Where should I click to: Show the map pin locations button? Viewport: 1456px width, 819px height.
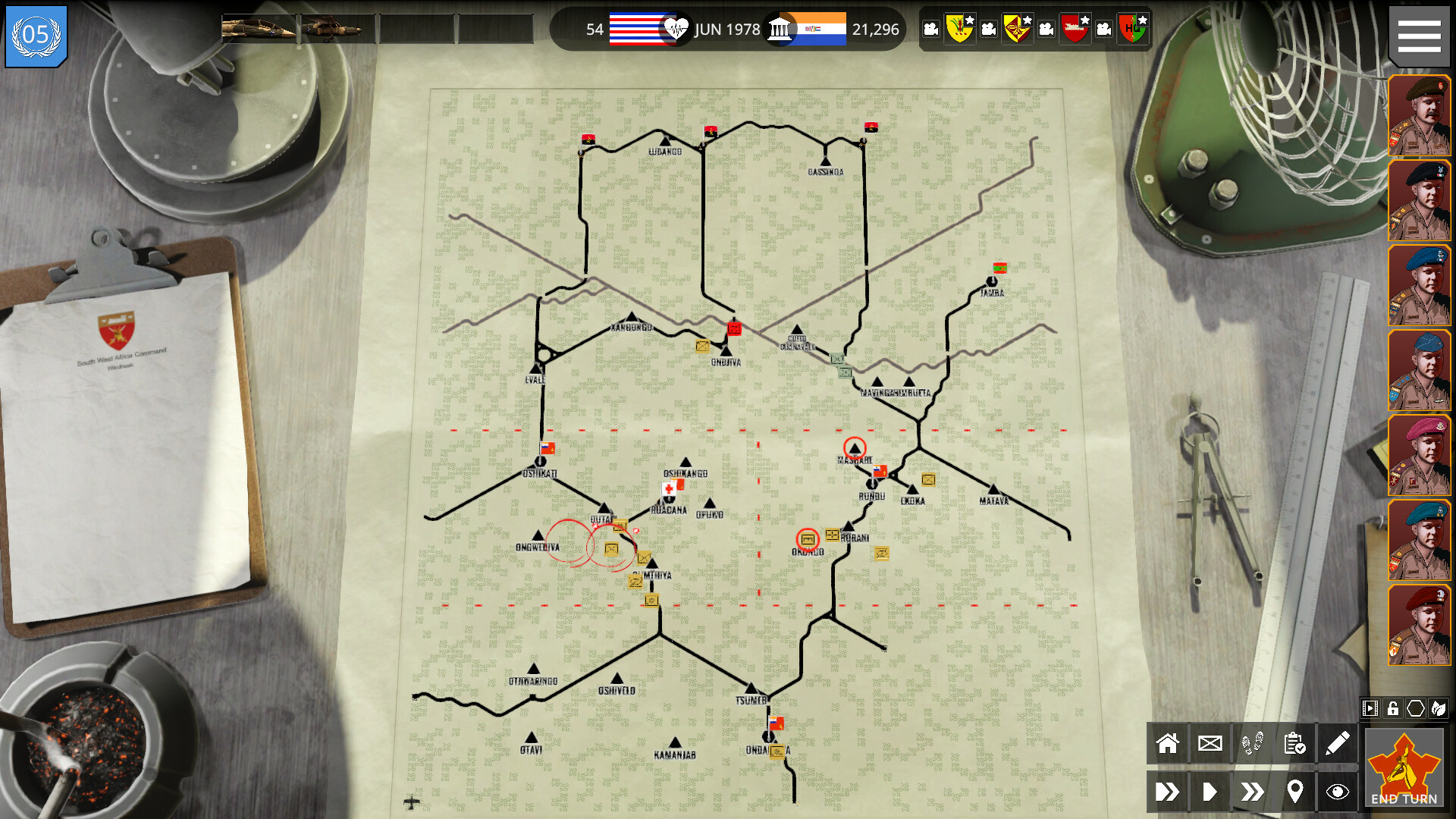(1295, 792)
